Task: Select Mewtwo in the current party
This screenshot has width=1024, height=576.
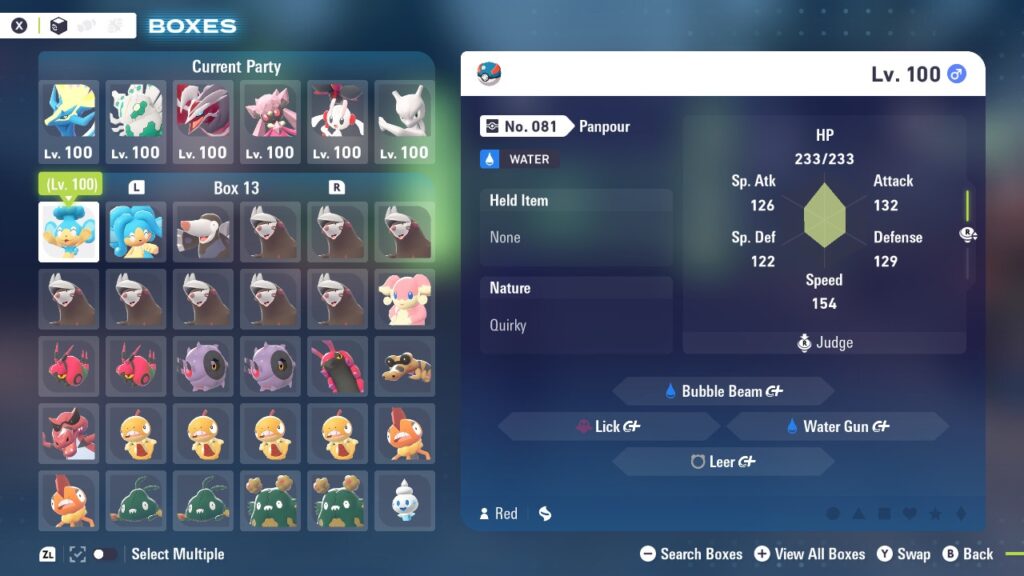Action: click(404, 122)
